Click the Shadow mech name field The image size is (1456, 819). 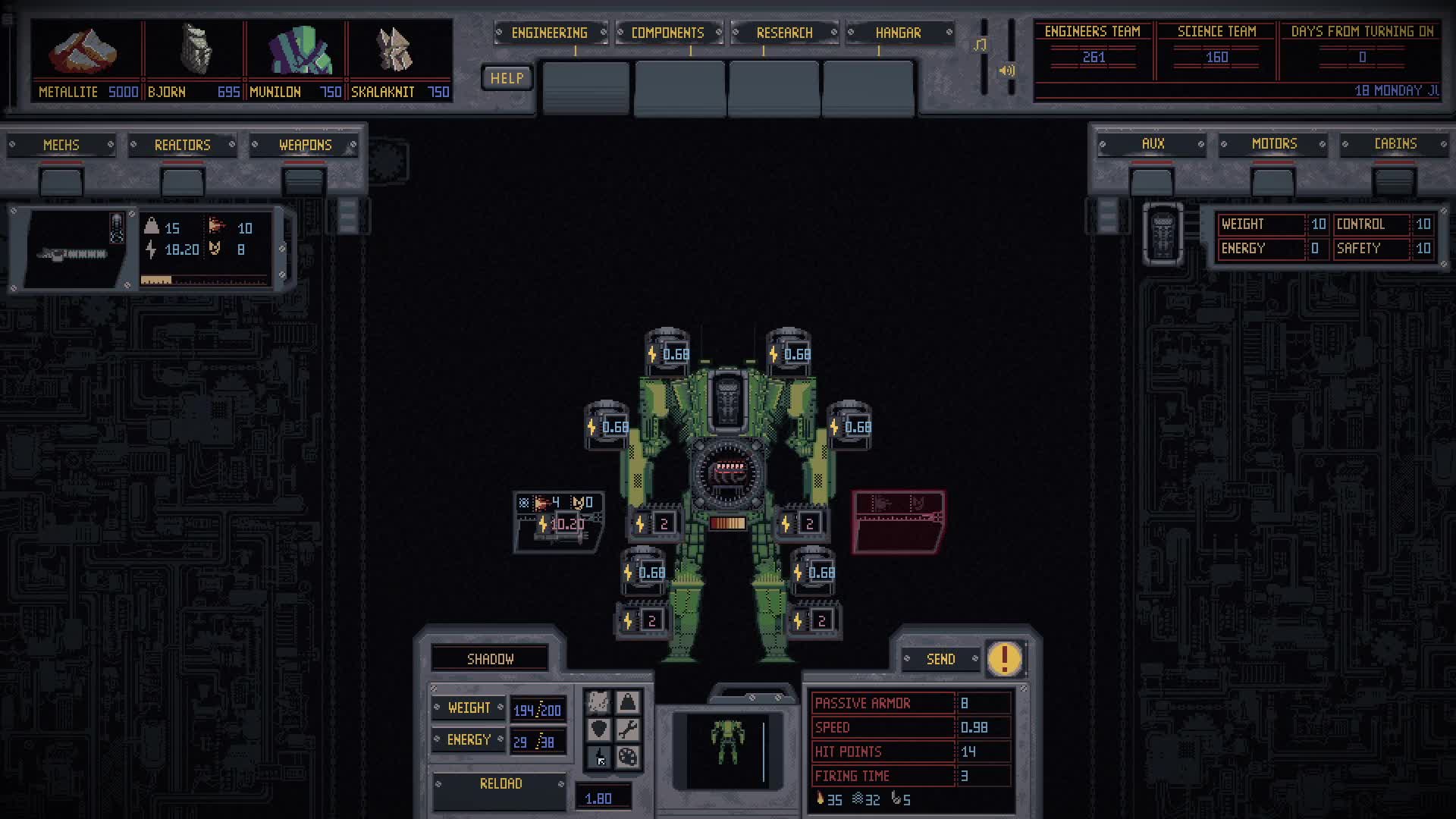(490, 658)
